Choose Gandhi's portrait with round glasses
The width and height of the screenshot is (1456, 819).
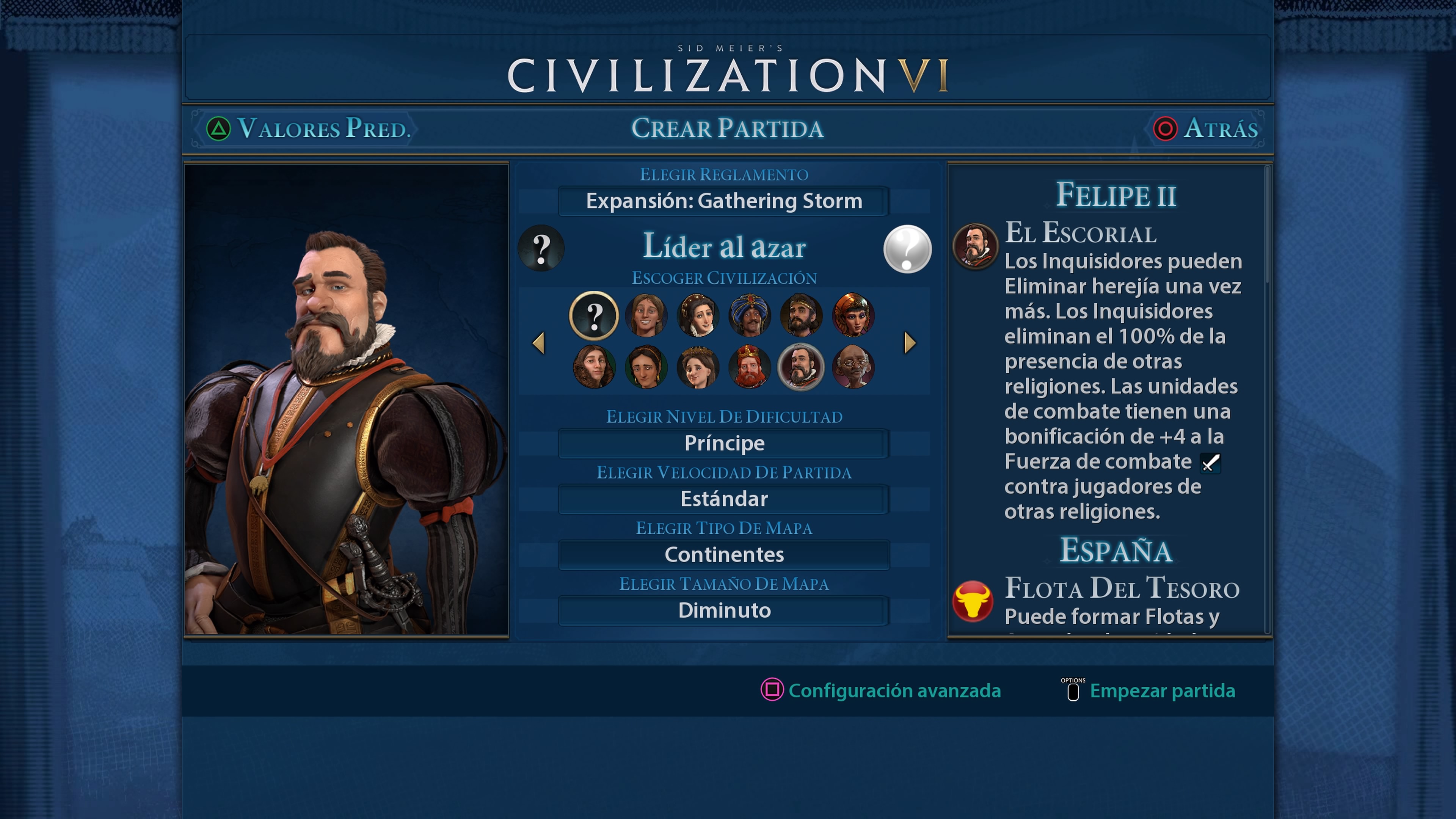coord(853,367)
